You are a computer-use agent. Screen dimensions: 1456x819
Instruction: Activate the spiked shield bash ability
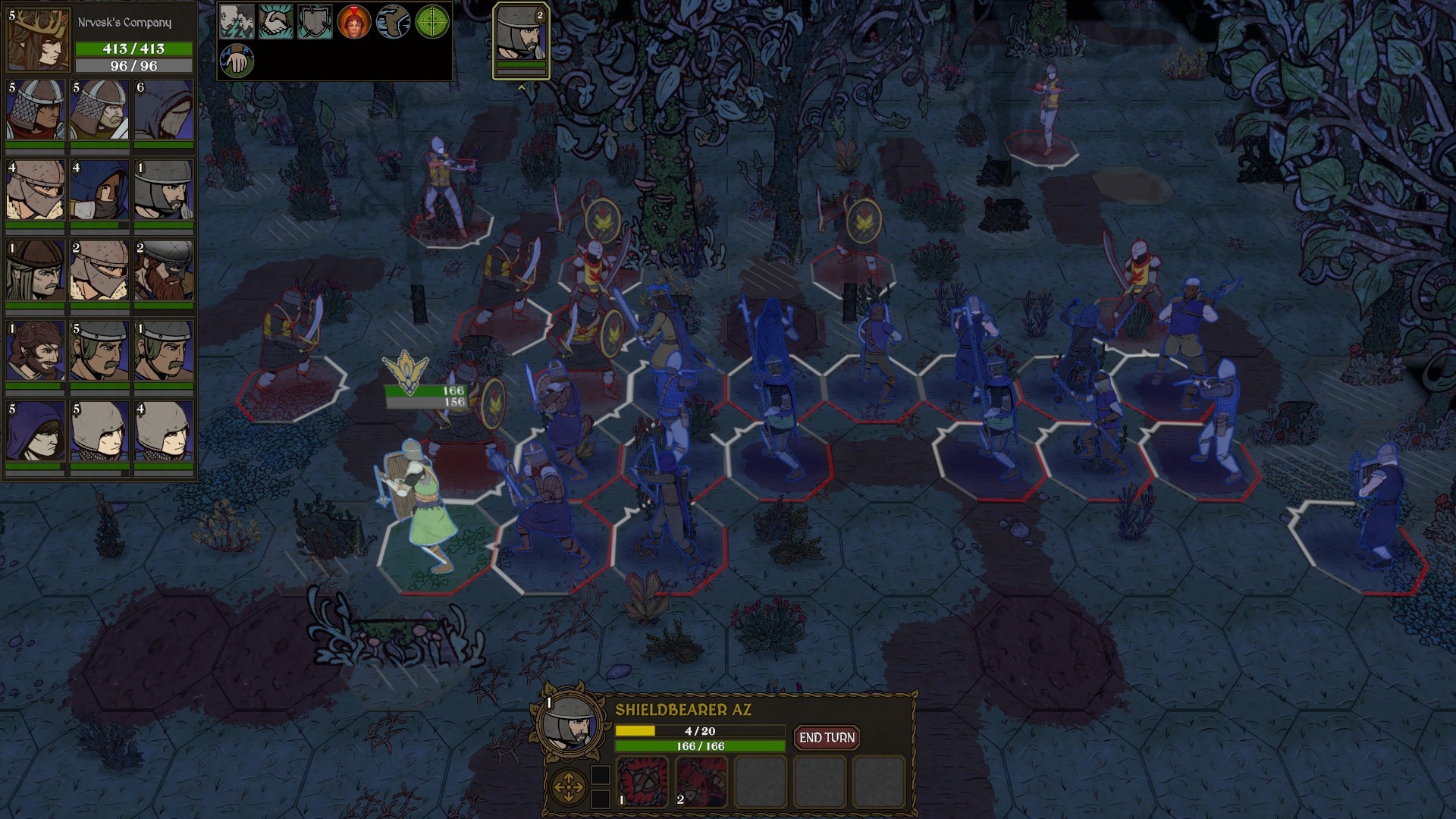point(642,782)
